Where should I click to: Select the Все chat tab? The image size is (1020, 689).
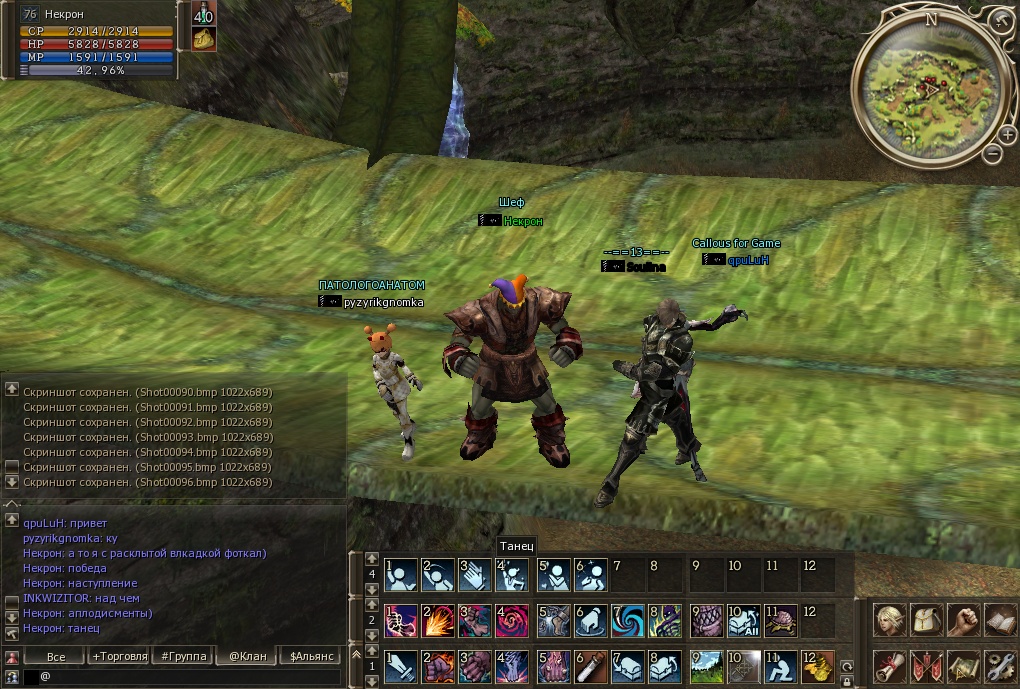pyautogui.click(x=56, y=656)
